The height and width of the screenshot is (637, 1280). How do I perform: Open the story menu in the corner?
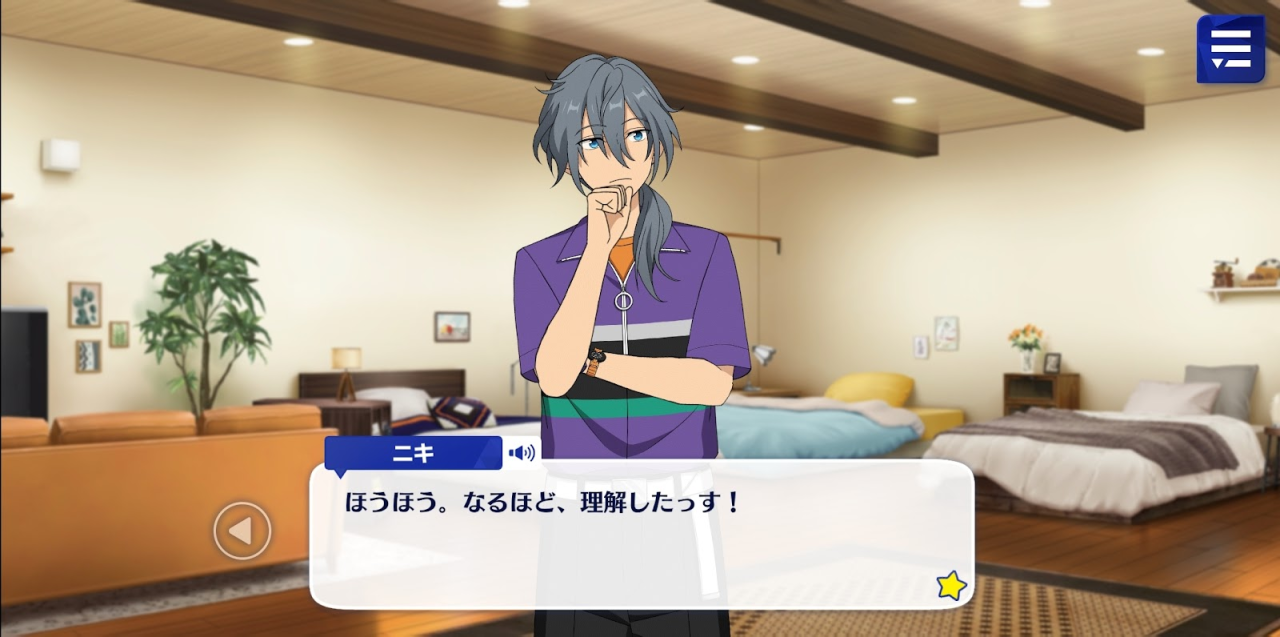click(1230, 48)
